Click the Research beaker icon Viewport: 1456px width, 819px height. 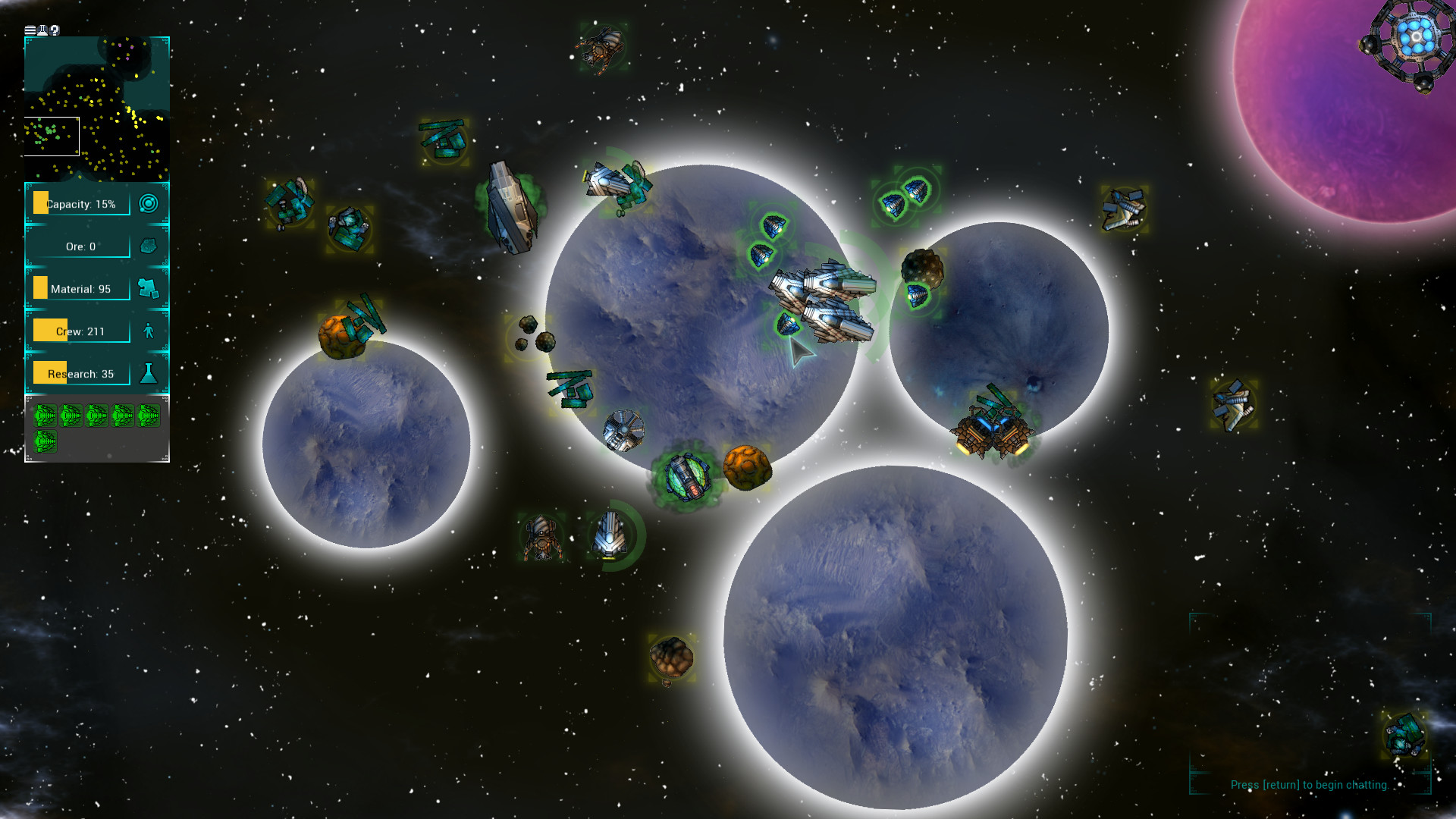click(x=149, y=372)
